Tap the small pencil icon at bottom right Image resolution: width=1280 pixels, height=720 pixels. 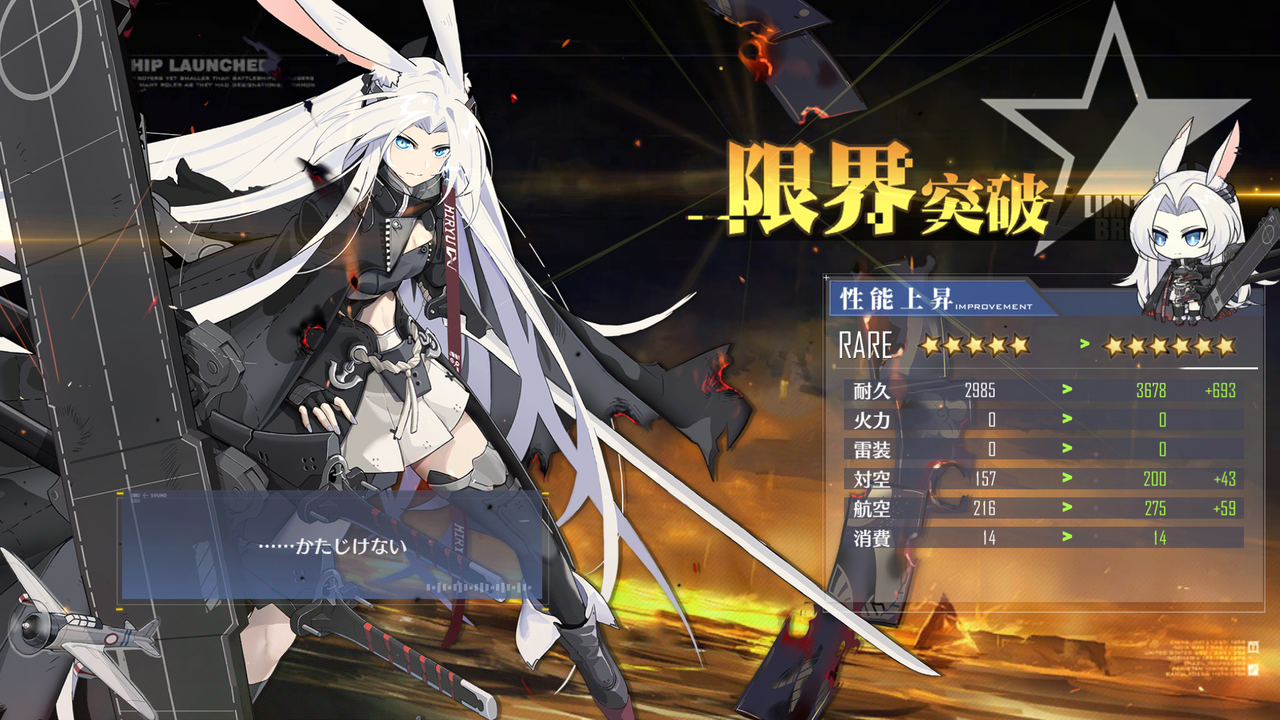(x=1253, y=669)
